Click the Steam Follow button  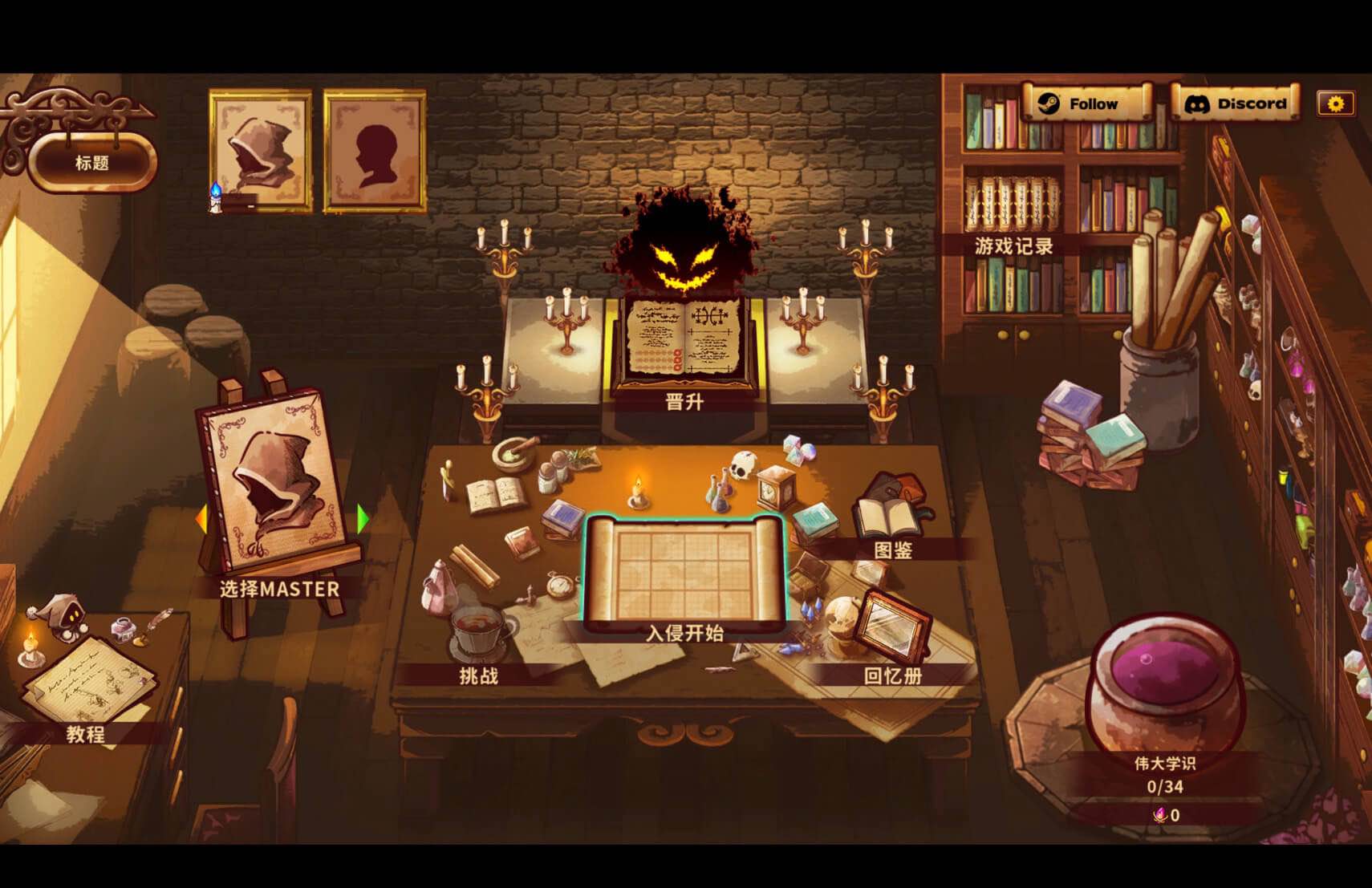tap(1086, 103)
